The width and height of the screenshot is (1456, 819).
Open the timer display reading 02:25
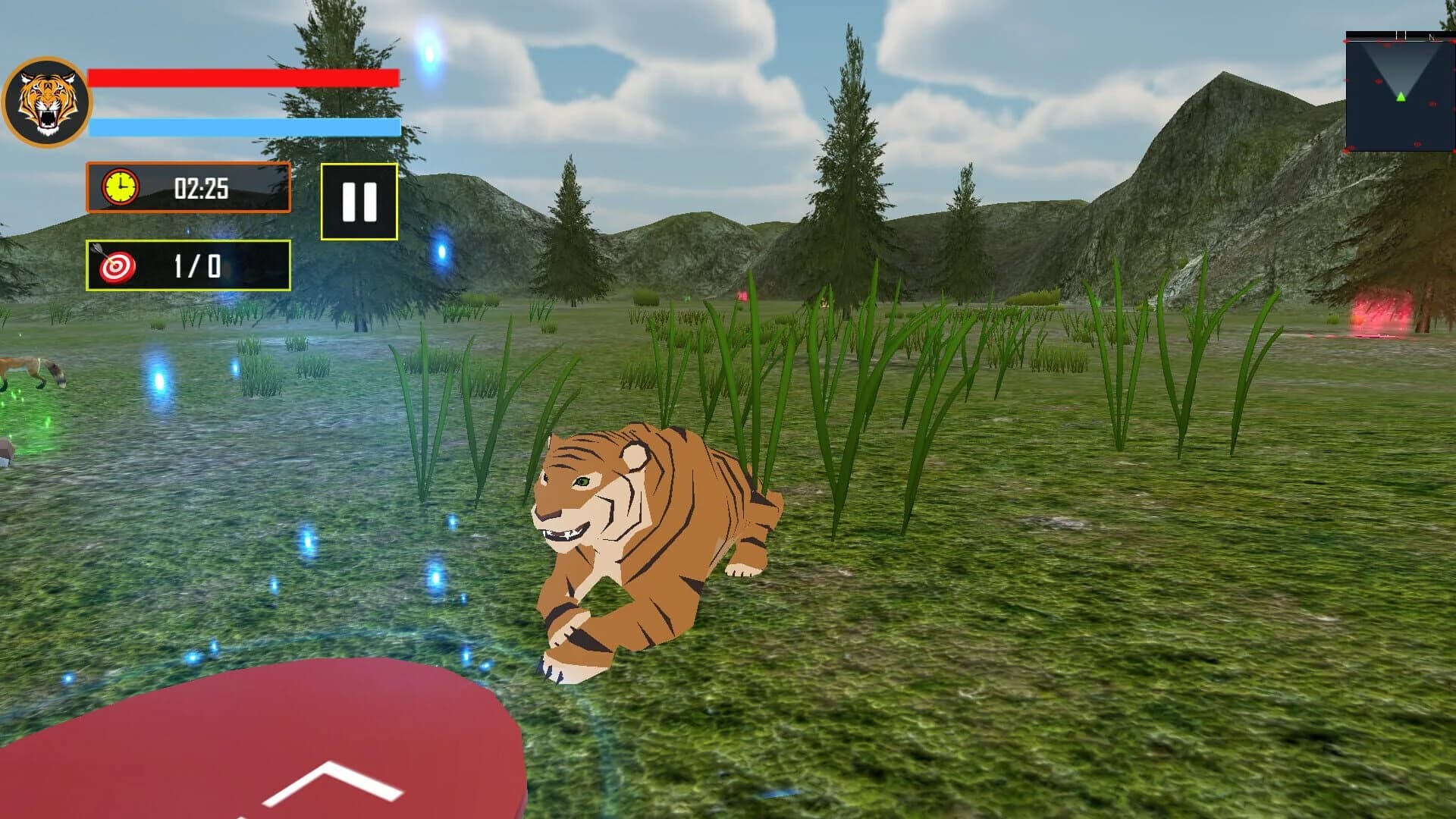[200, 190]
